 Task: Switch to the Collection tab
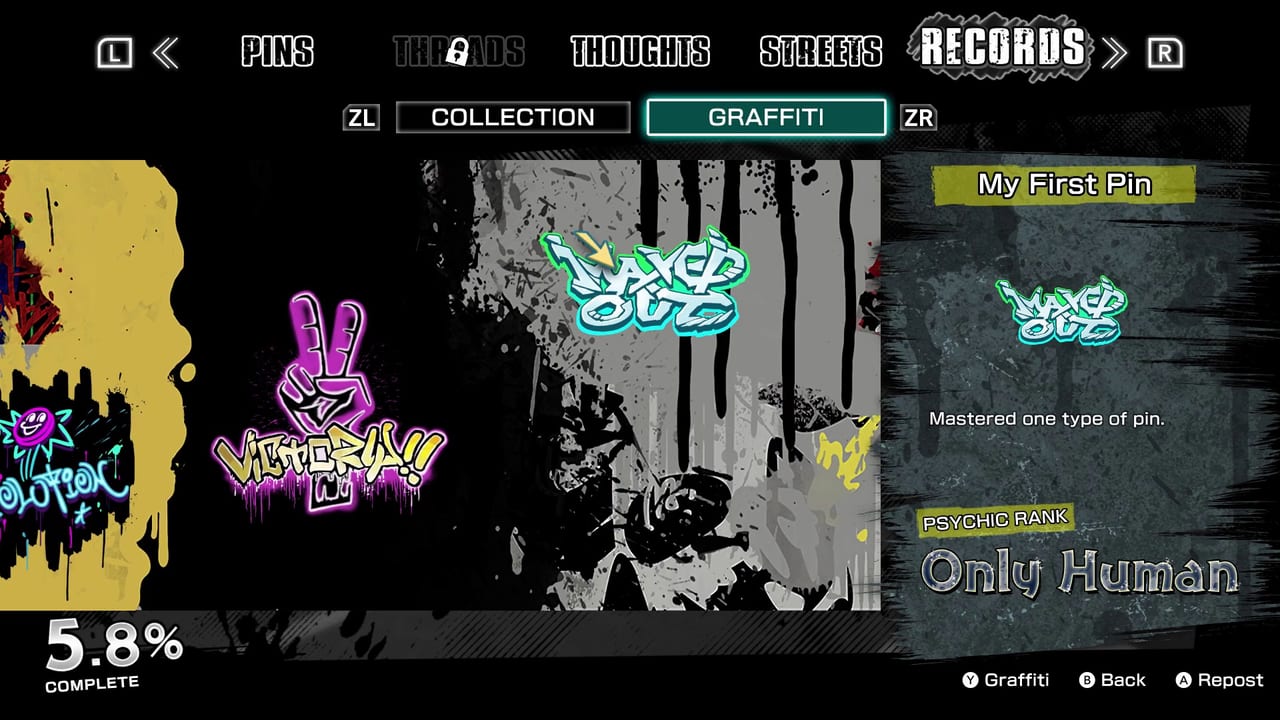(x=512, y=117)
